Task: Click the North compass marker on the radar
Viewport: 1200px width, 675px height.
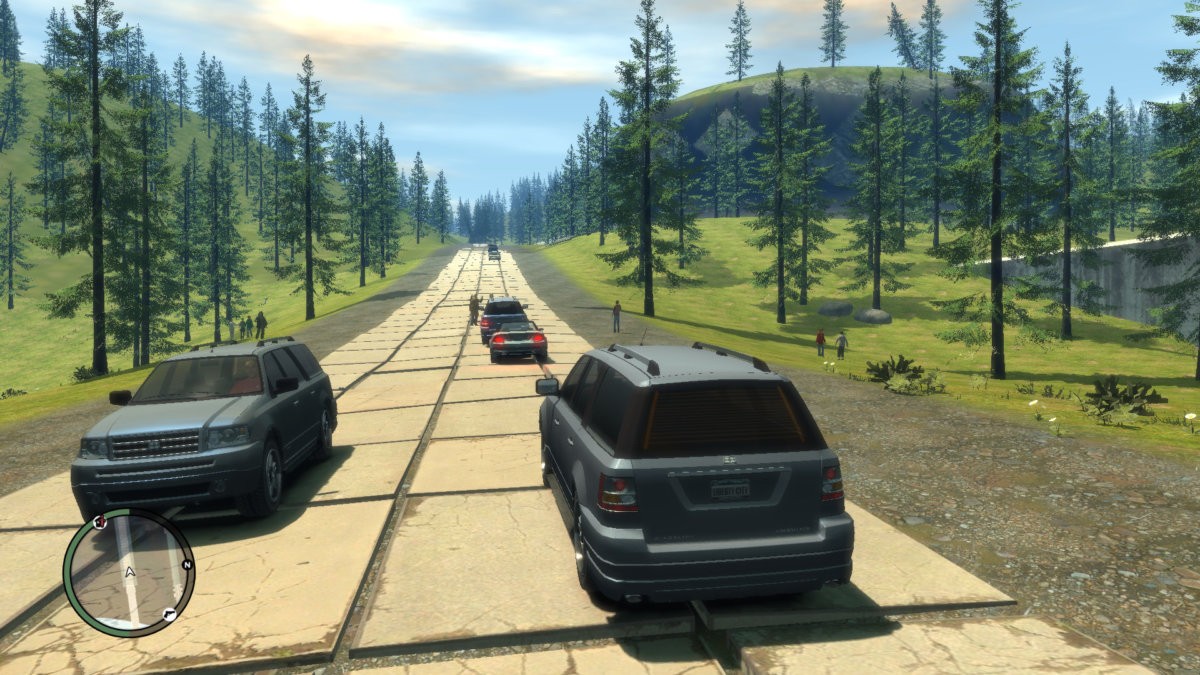Action: 186,564
